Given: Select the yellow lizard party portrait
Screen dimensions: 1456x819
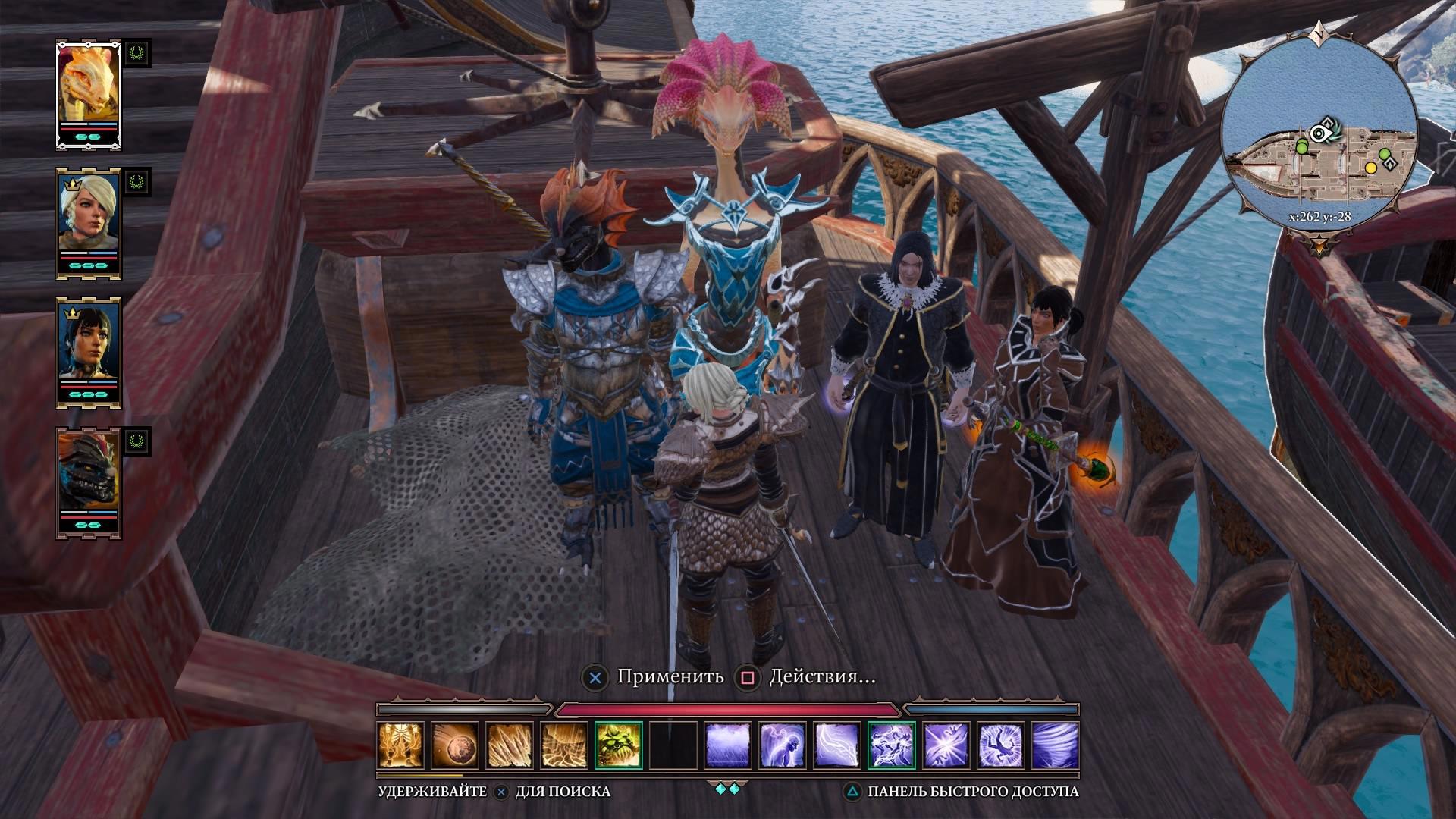Looking at the screenshot, I should (x=89, y=87).
